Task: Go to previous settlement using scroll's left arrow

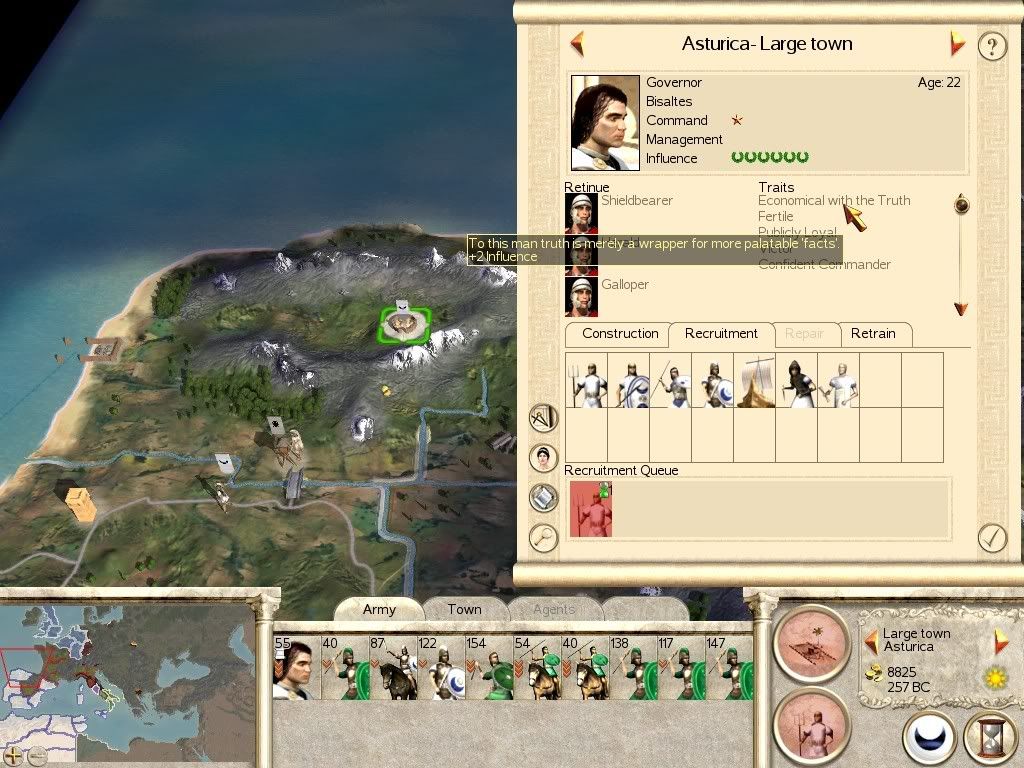Action: coord(577,44)
